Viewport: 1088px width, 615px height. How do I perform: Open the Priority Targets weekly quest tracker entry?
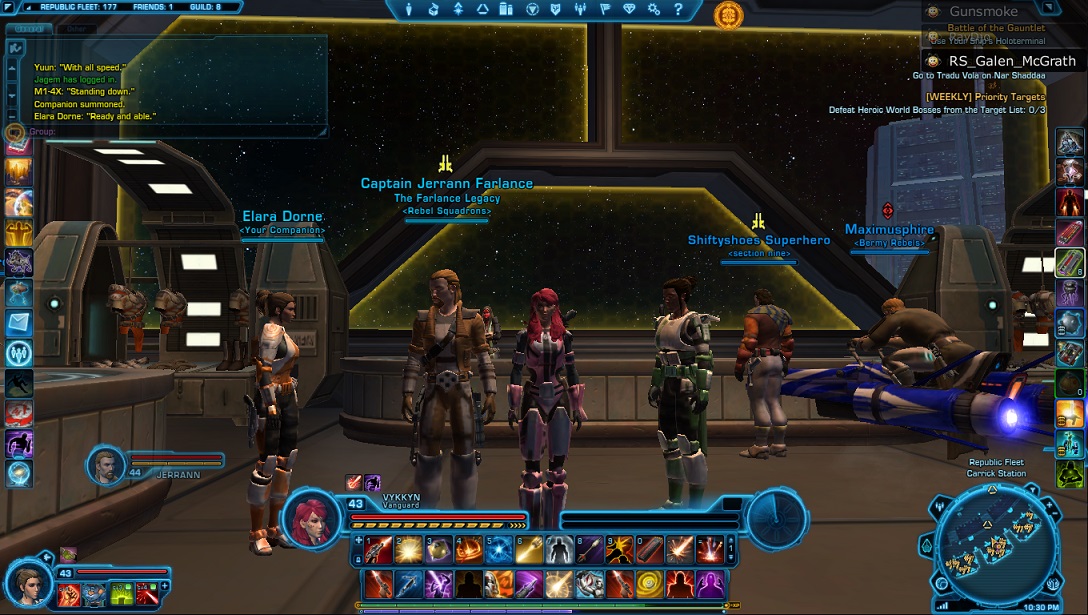click(985, 97)
